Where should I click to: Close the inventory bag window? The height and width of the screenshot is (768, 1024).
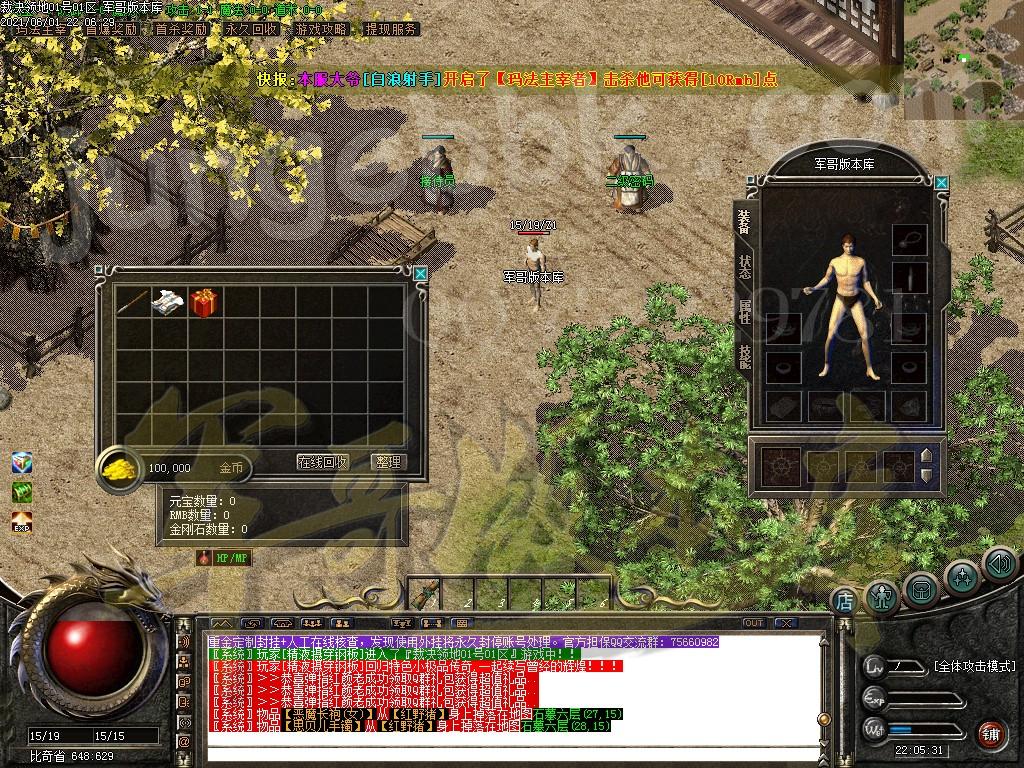420,273
